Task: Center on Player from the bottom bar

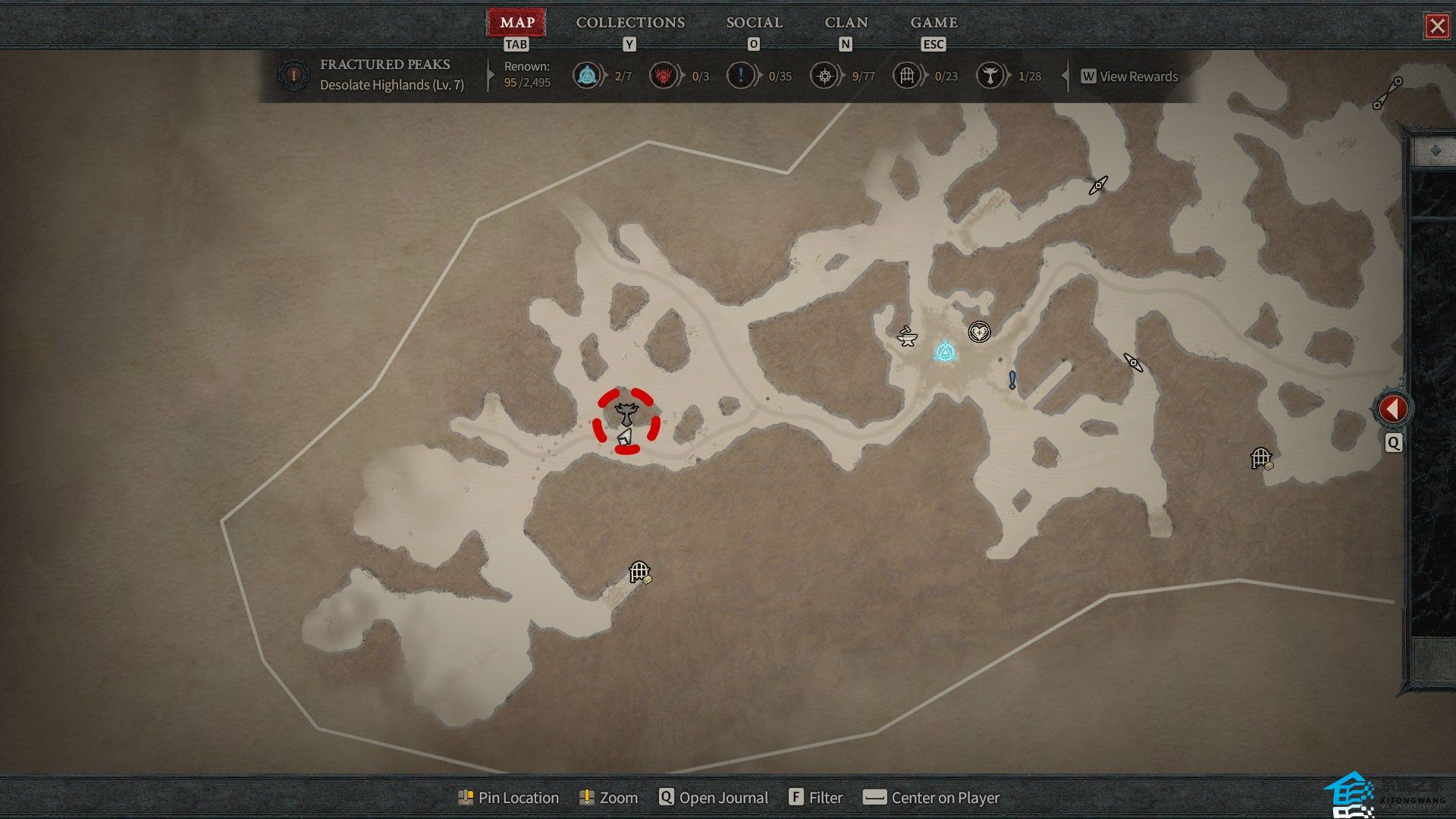Action: (932, 798)
